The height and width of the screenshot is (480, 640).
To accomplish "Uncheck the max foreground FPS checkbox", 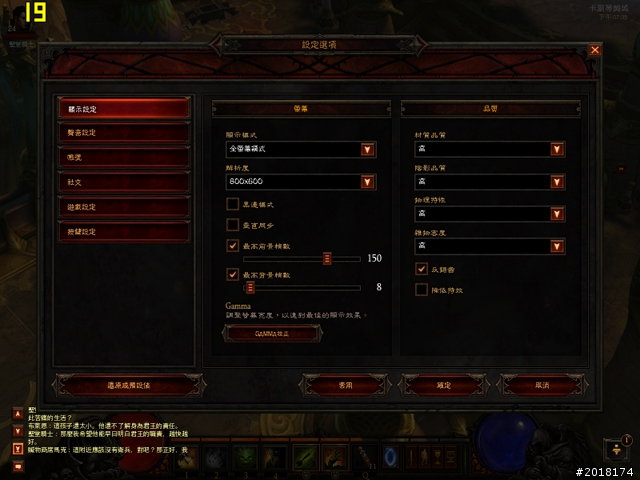I will pyautogui.click(x=233, y=245).
